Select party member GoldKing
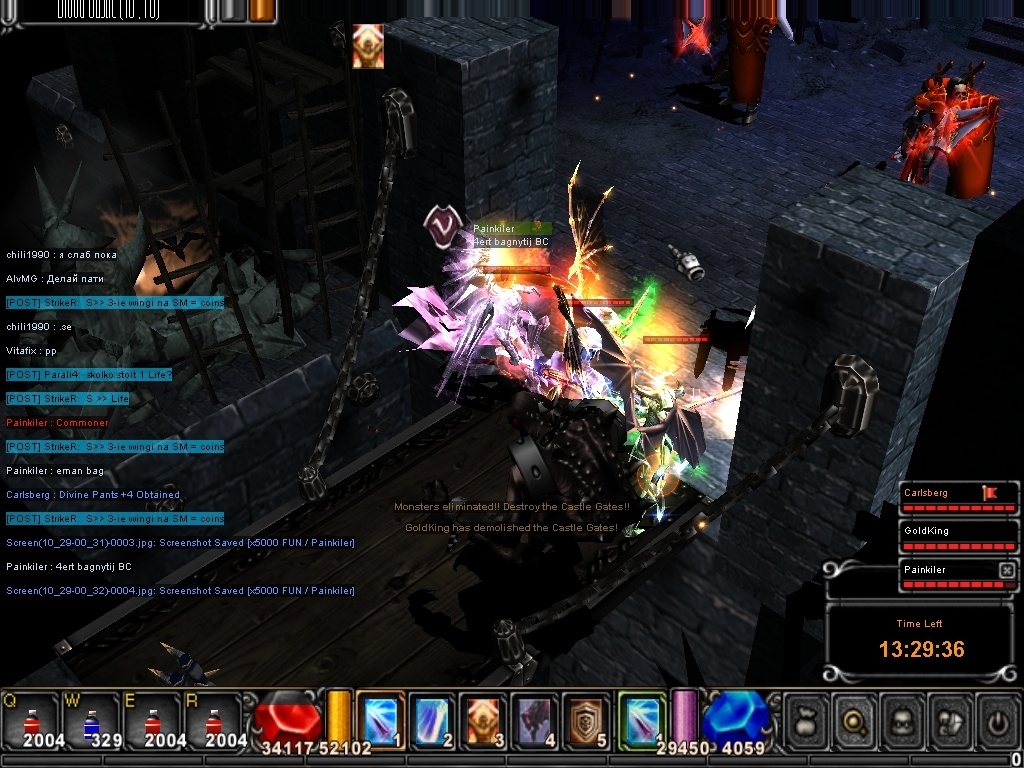Image resolution: width=1024 pixels, height=768 pixels. 940,531
